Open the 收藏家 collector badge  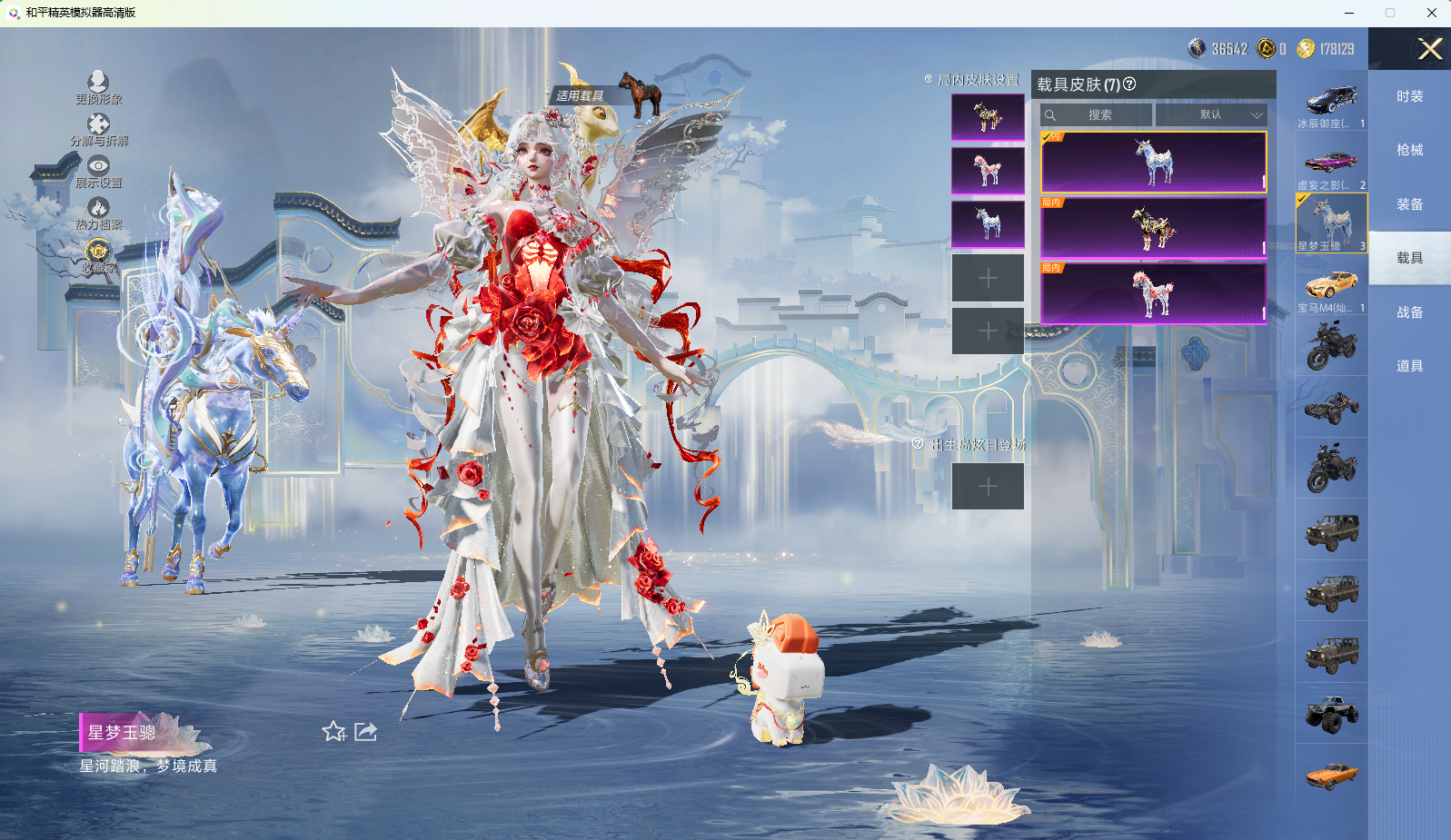pyautogui.click(x=98, y=252)
